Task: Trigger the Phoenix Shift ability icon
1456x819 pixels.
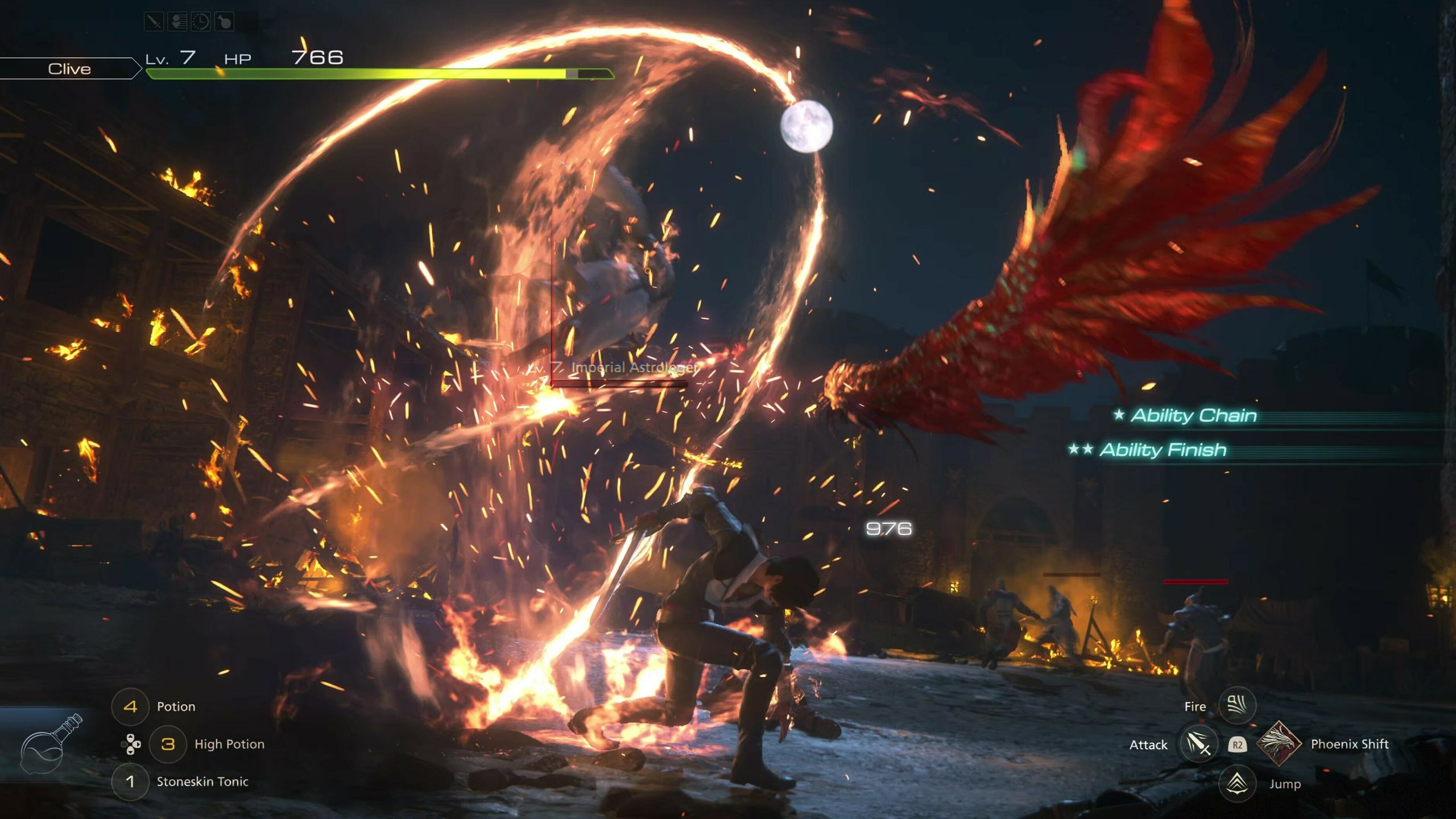Action: pyautogui.click(x=1279, y=743)
